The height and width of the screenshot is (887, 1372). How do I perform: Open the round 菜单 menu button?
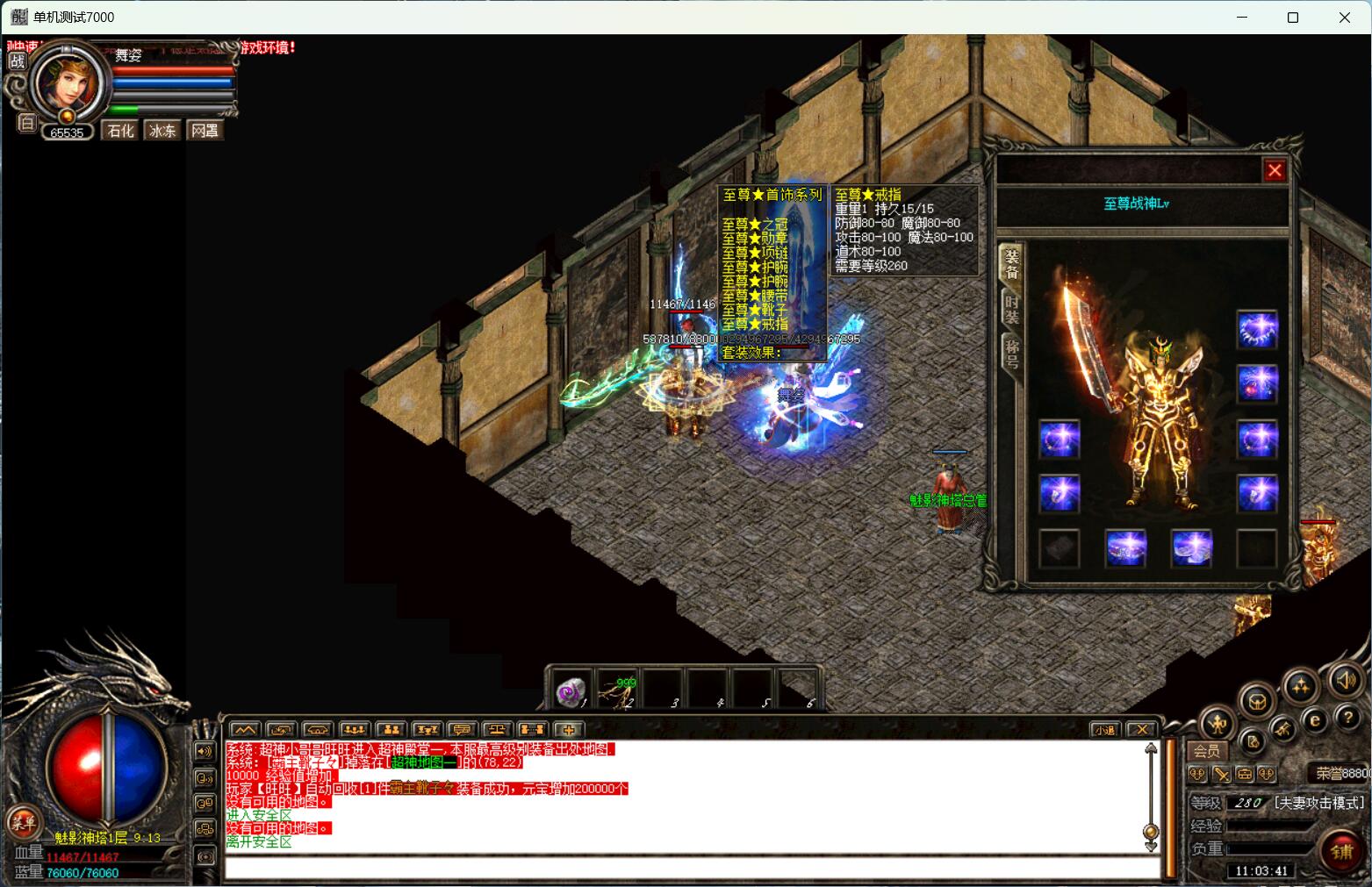[23, 822]
